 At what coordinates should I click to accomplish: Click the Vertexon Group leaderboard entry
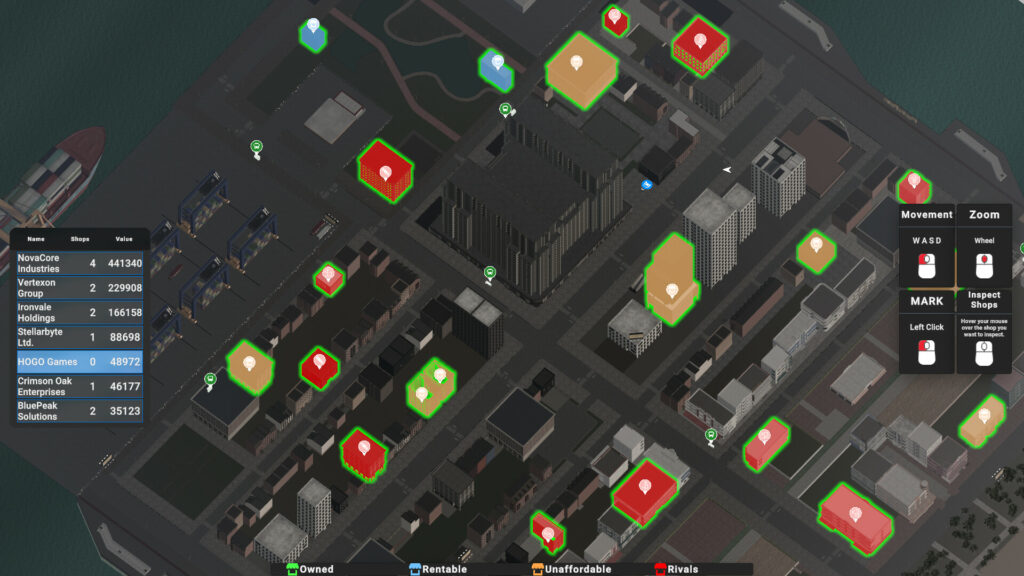point(80,287)
